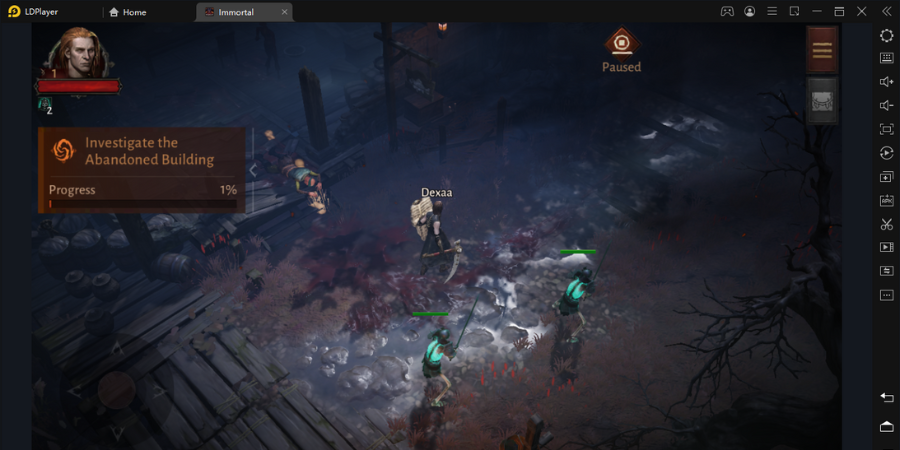Open the main menu with three gold lines

click(x=822, y=49)
